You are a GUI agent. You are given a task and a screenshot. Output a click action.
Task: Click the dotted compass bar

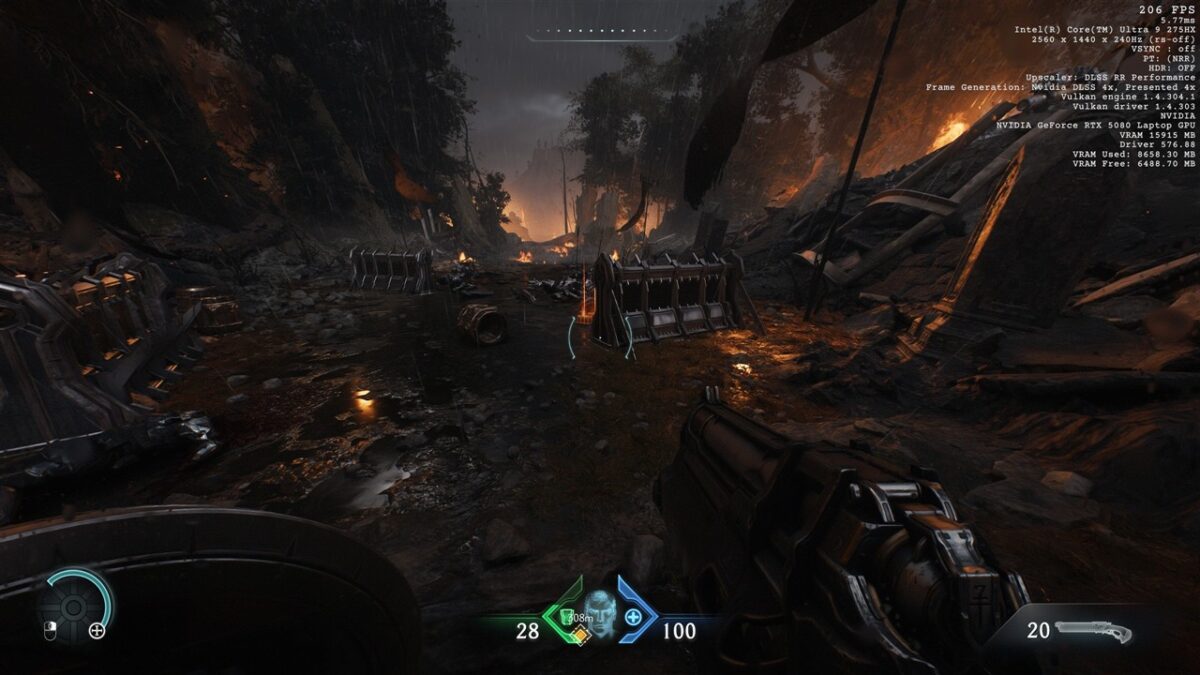tap(601, 34)
